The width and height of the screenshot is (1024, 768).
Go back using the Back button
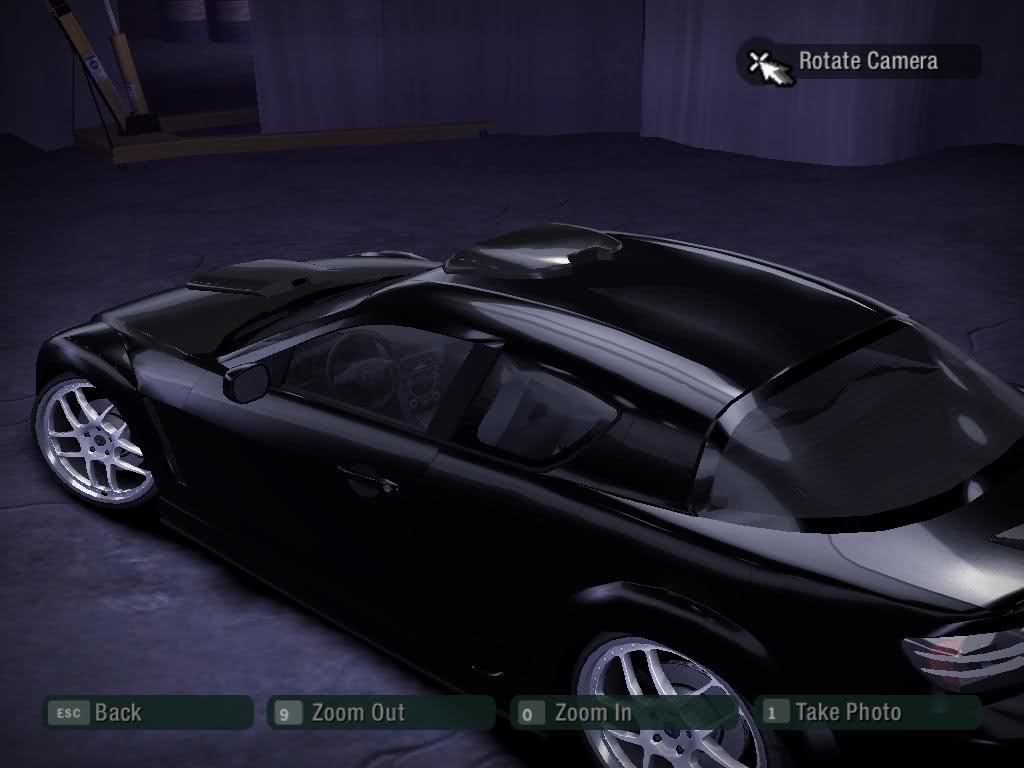coord(146,713)
